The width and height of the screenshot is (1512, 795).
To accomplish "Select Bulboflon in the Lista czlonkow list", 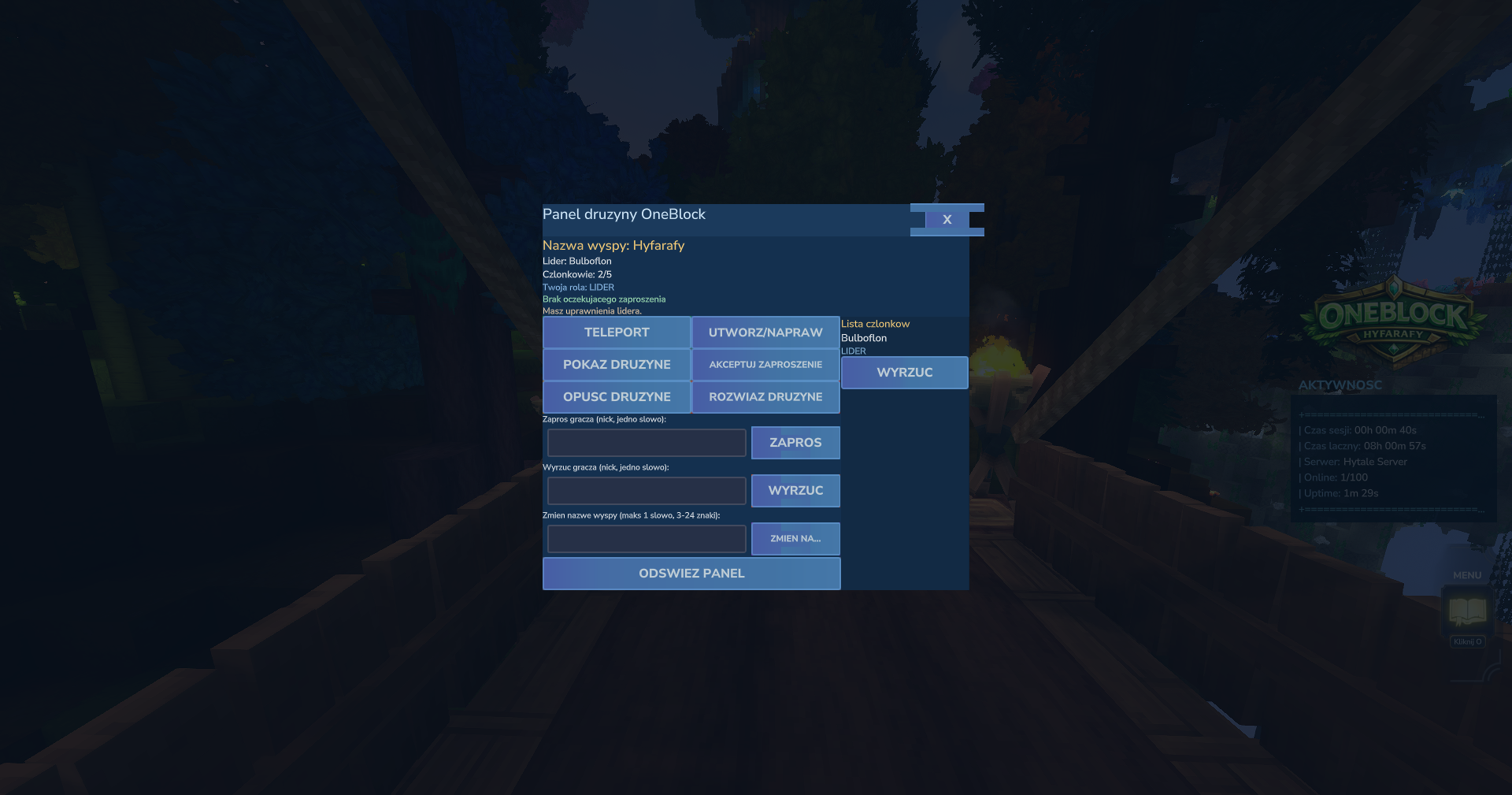I will tap(862, 337).
